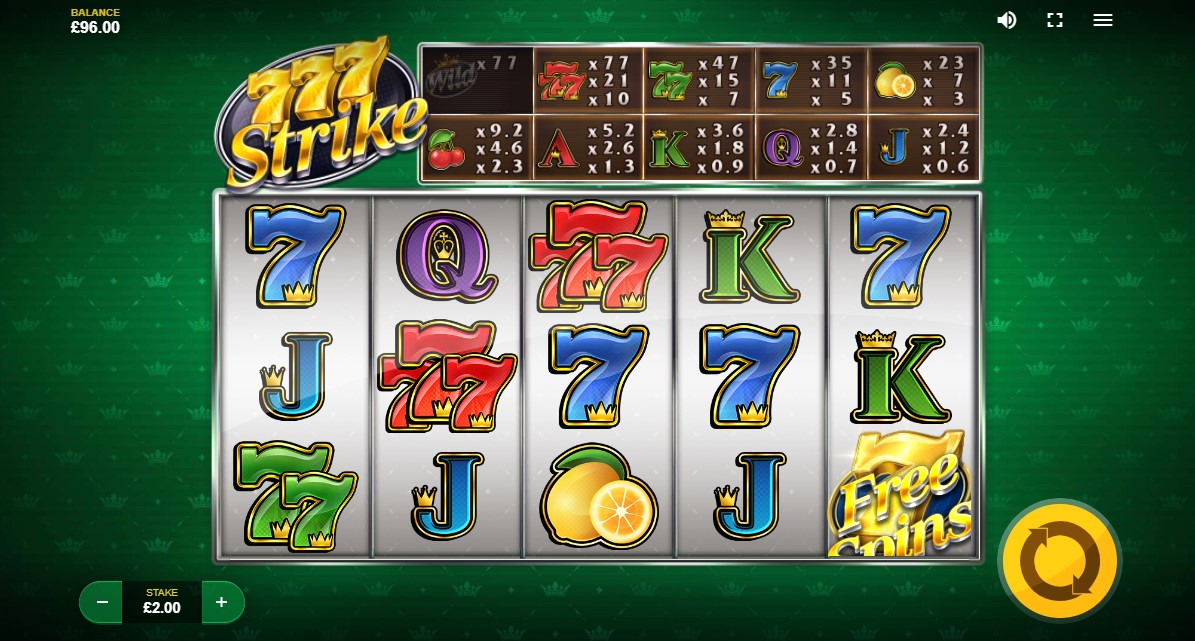Open the hamburger menu
This screenshot has height=641, width=1195.
point(1103,20)
